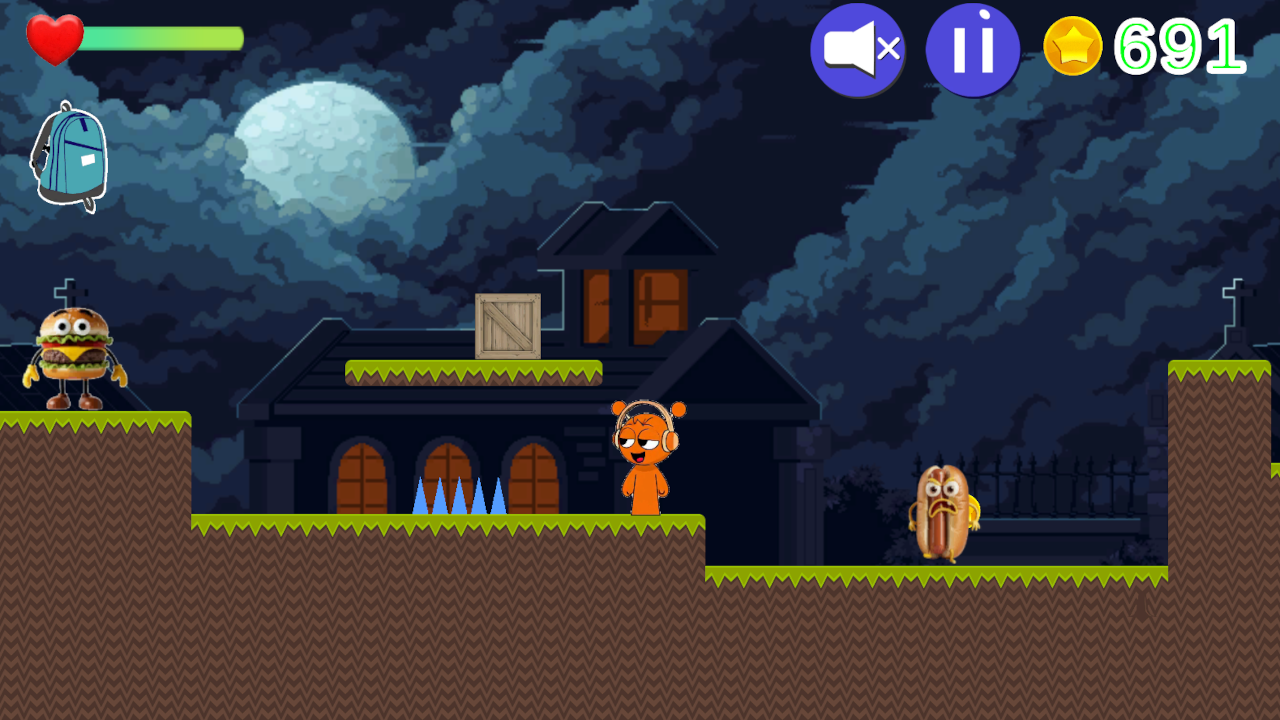
Task: Toggle pause state of the game
Action: 971,47
